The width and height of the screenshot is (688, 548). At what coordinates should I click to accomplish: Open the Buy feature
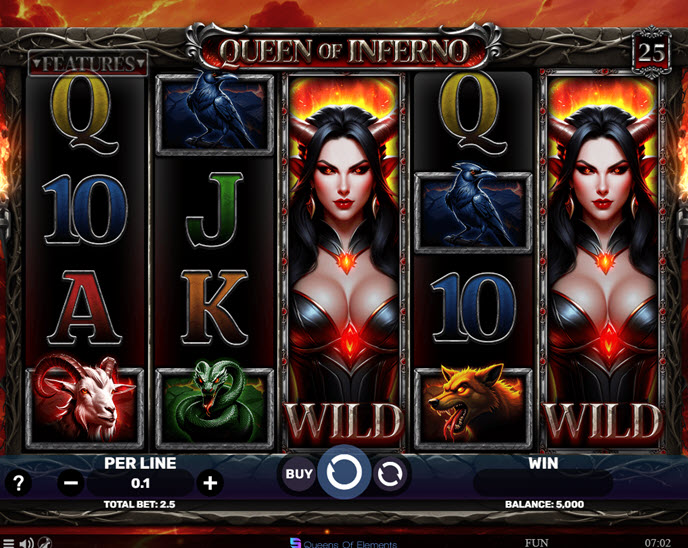coord(298,474)
